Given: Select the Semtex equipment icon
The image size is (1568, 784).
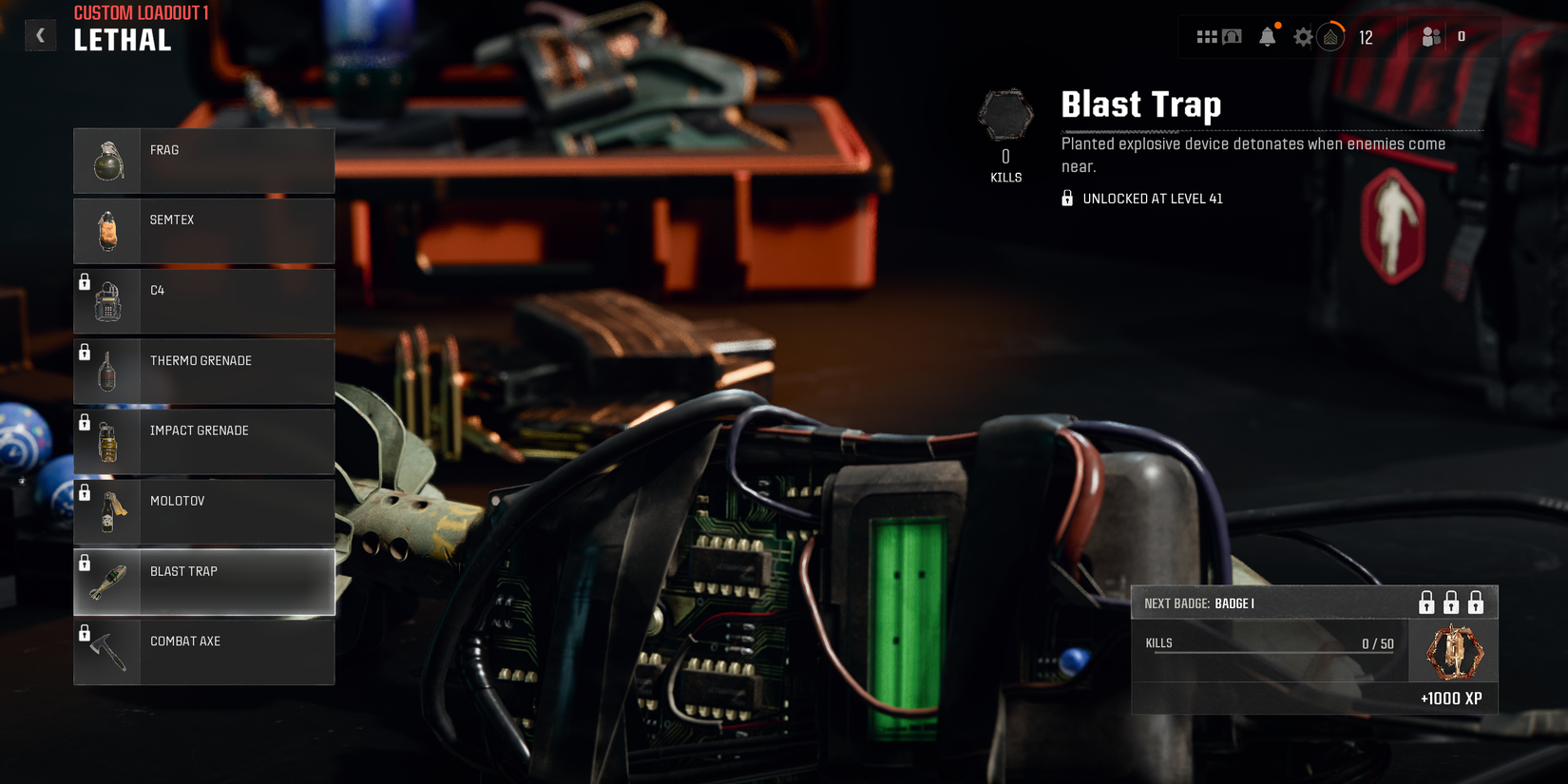Looking at the screenshot, I should pyautogui.click(x=109, y=230).
